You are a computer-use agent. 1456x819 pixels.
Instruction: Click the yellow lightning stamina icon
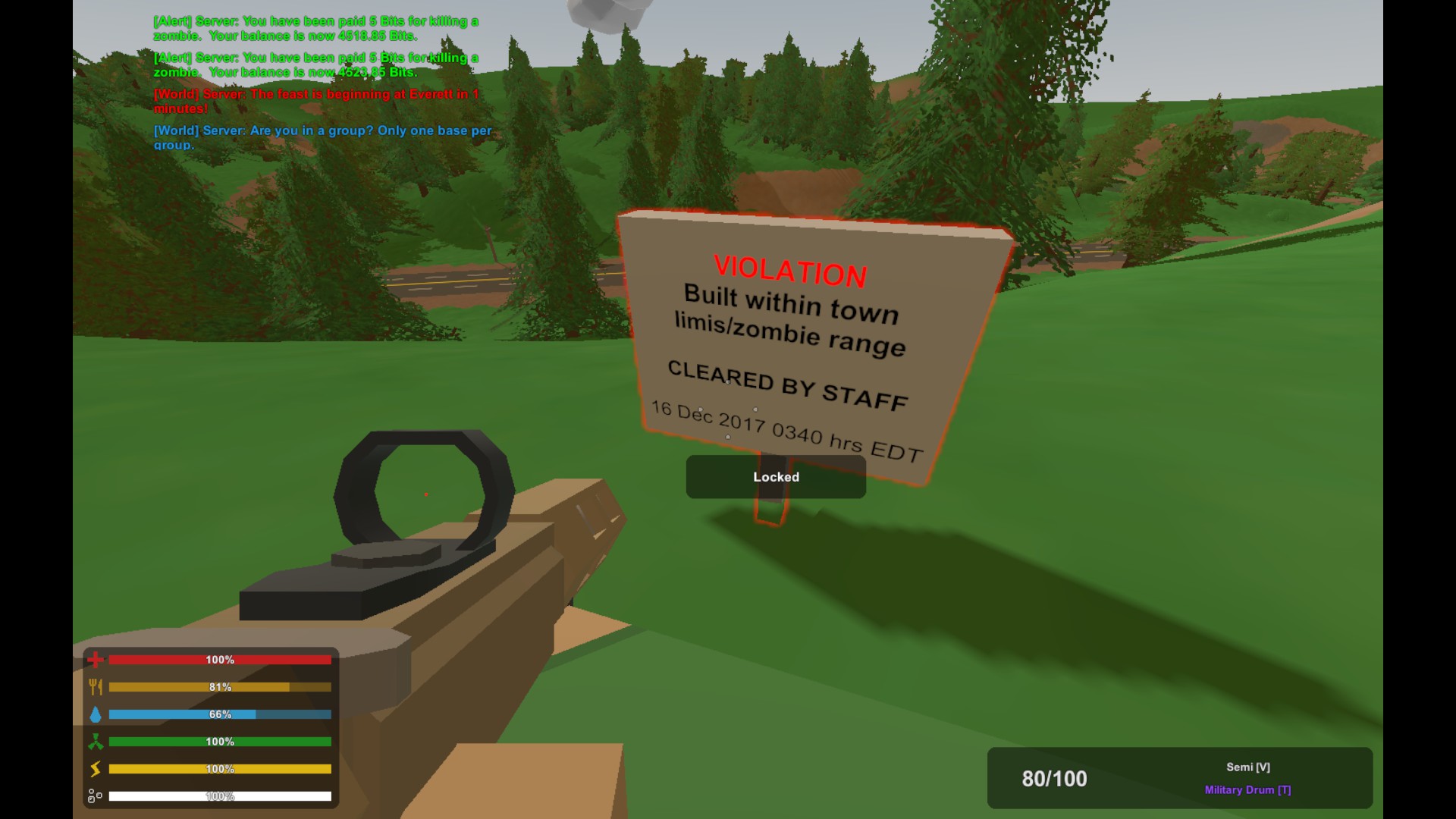point(96,769)
